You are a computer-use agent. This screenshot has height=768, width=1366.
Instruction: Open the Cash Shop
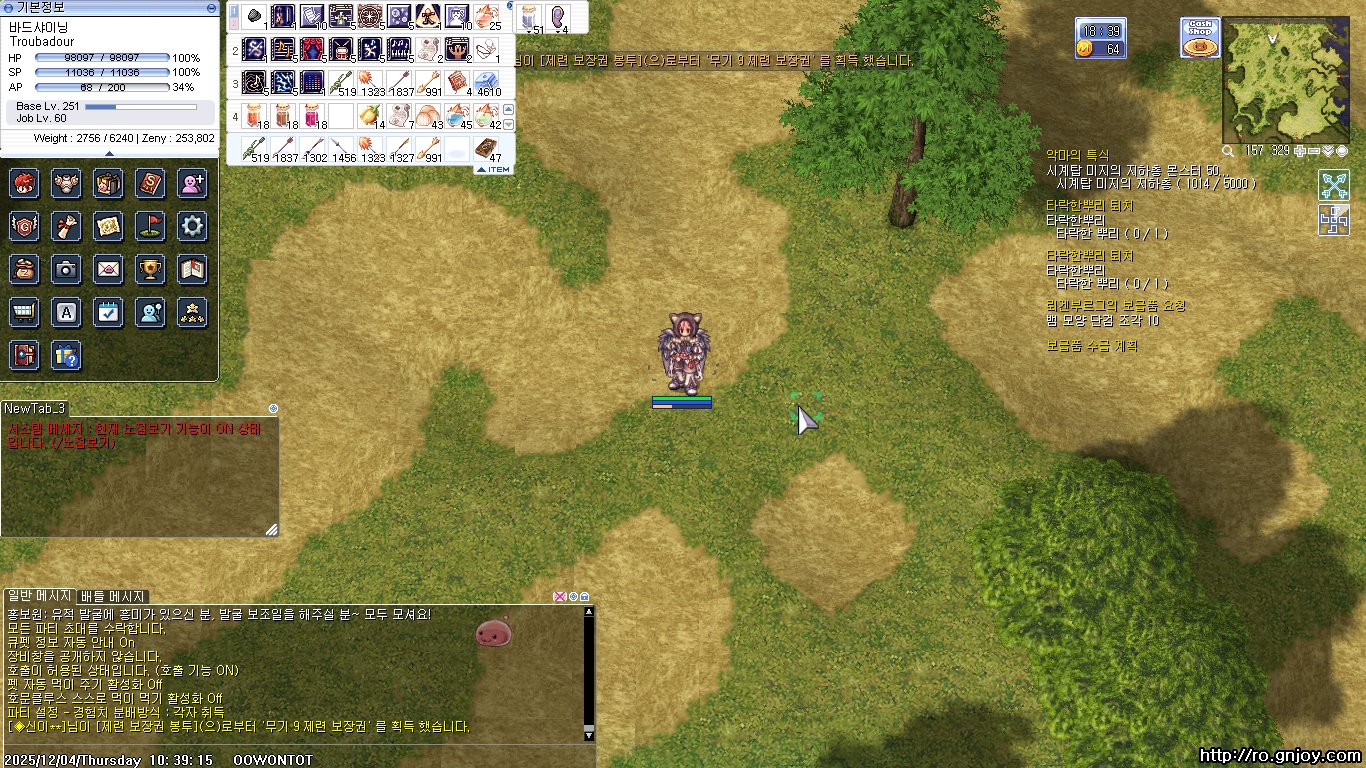[1199, 37]
